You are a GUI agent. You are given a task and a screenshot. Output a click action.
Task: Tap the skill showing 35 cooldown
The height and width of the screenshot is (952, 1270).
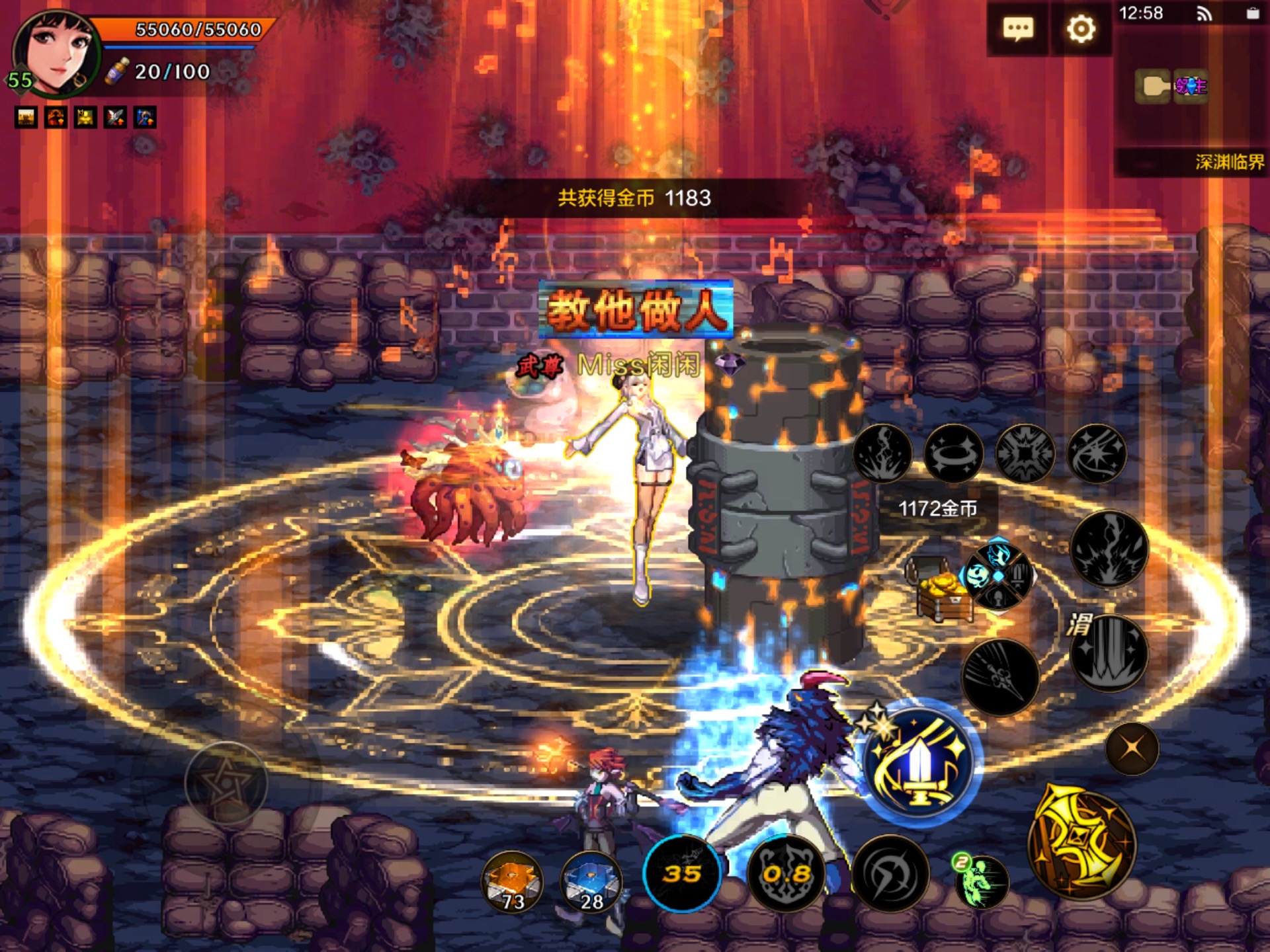[x=682, y=873]
